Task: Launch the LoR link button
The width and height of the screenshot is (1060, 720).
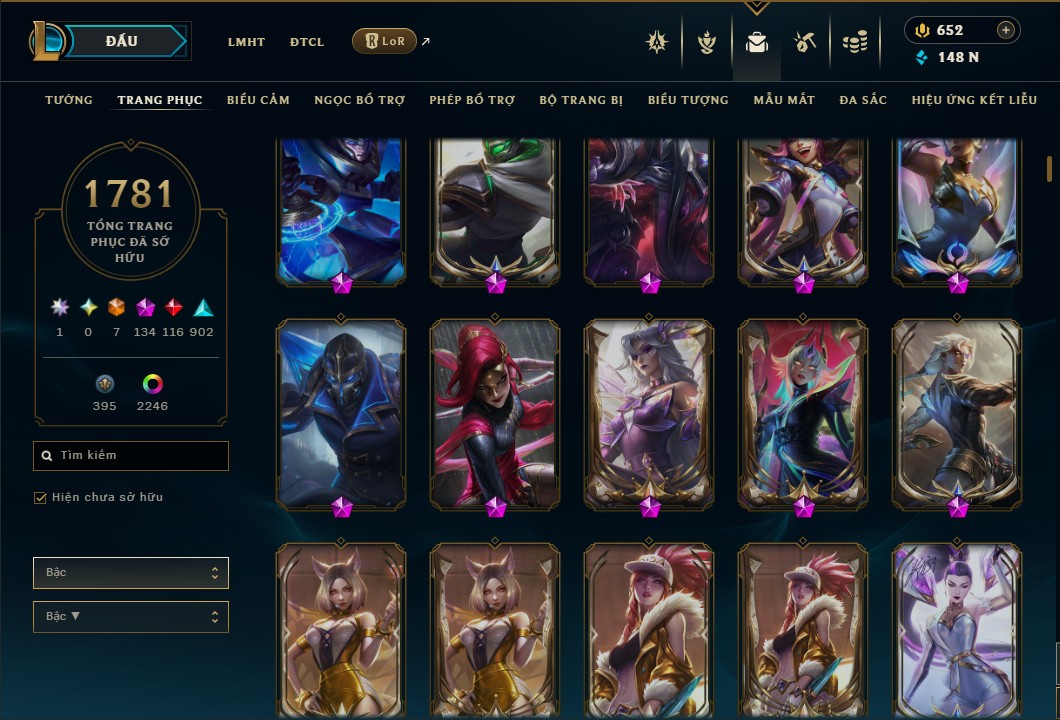Action: pyautogui.click(x=384, y=41)
